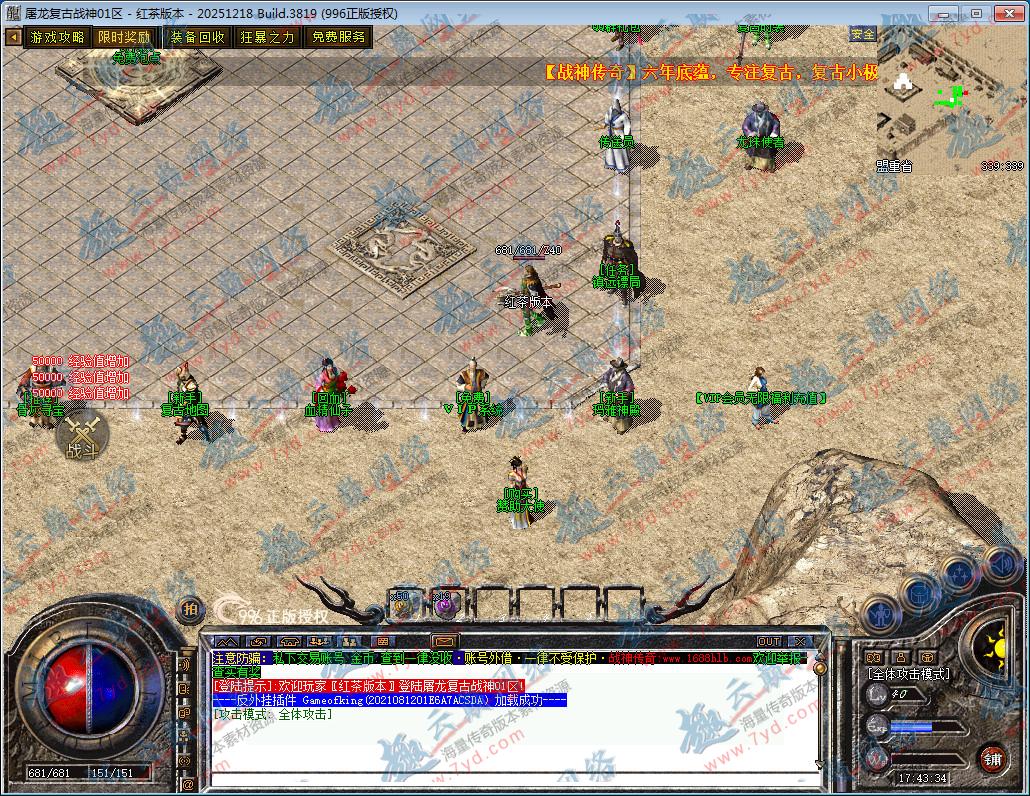Click the 限时奖励 timed rewards button

click(x=125, y=37)
